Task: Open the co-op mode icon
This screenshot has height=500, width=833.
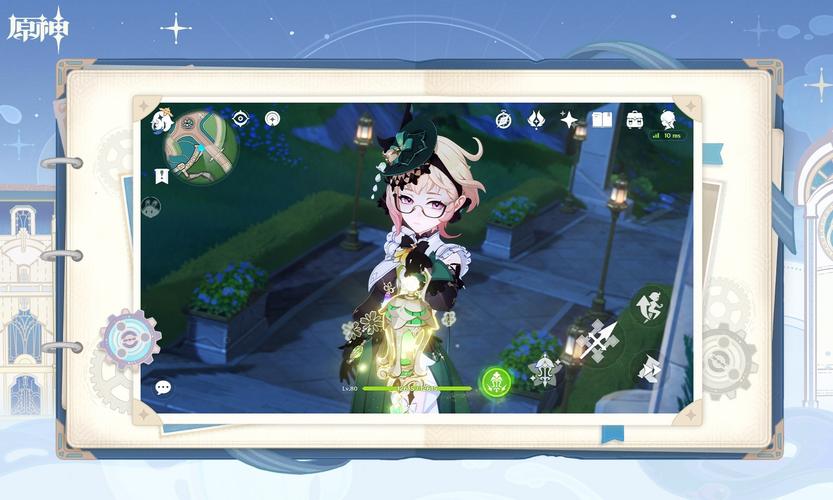Action: click(152, 206)
